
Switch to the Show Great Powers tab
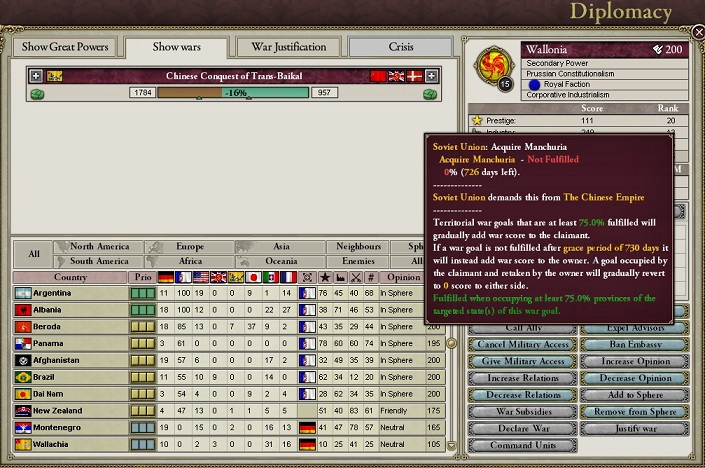63,47
